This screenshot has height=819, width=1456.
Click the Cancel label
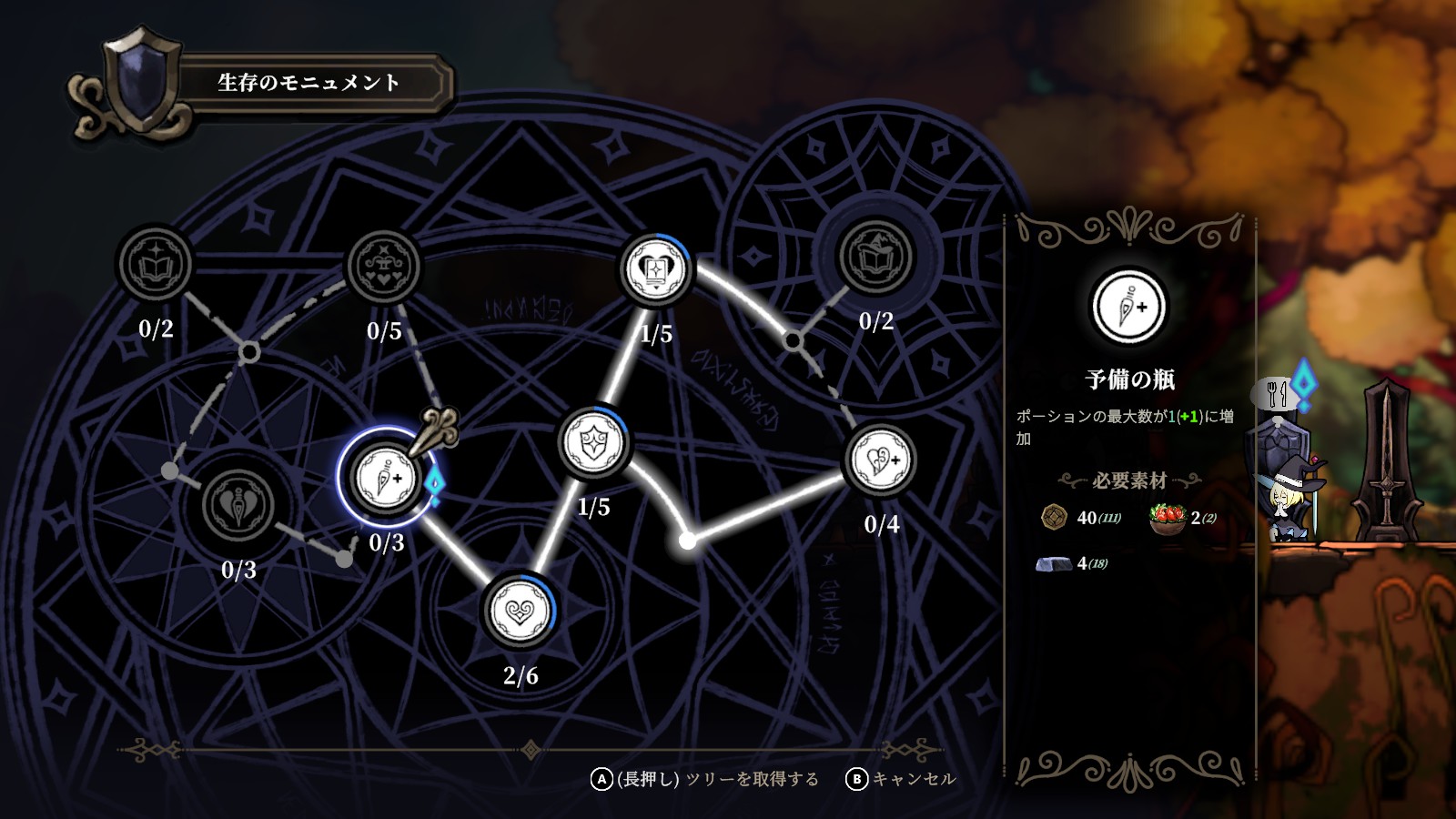(914, 779)
